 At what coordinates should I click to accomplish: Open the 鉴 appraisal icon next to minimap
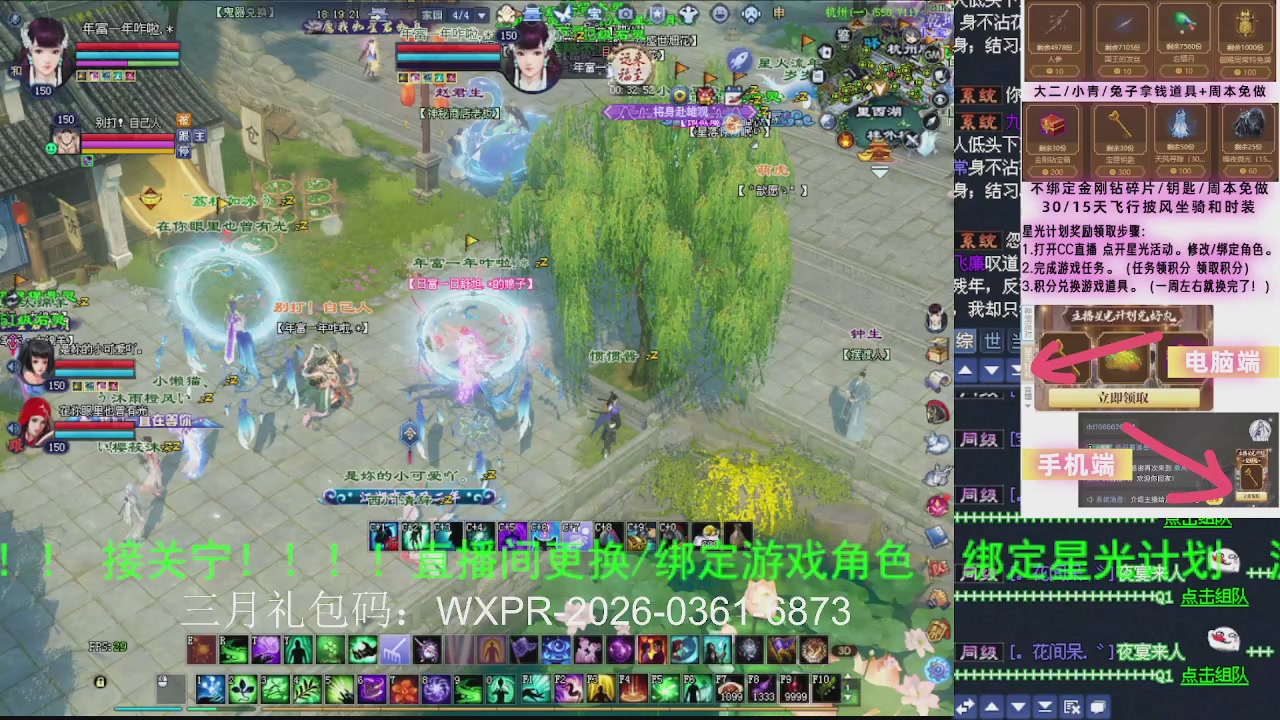tap(843, 36)
